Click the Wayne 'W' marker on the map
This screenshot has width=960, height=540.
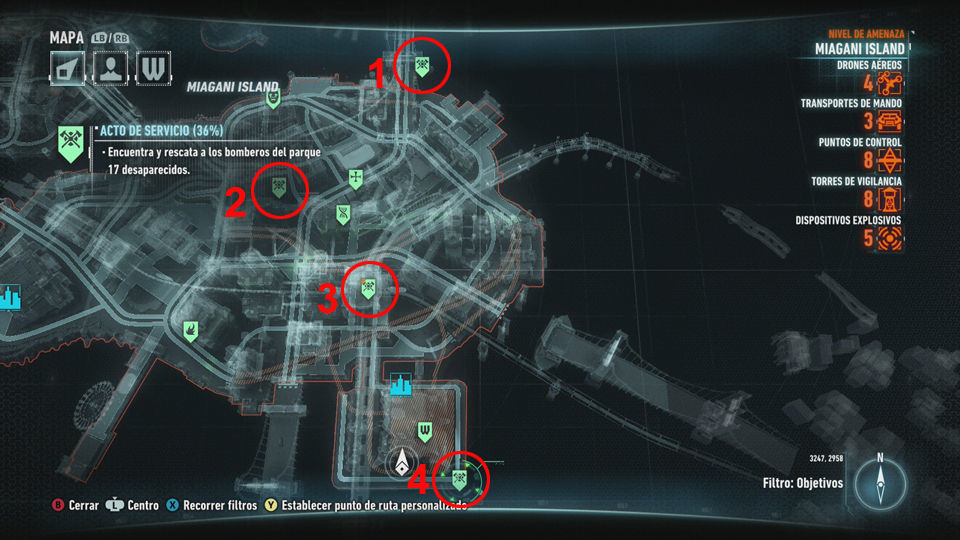[425, 431]
